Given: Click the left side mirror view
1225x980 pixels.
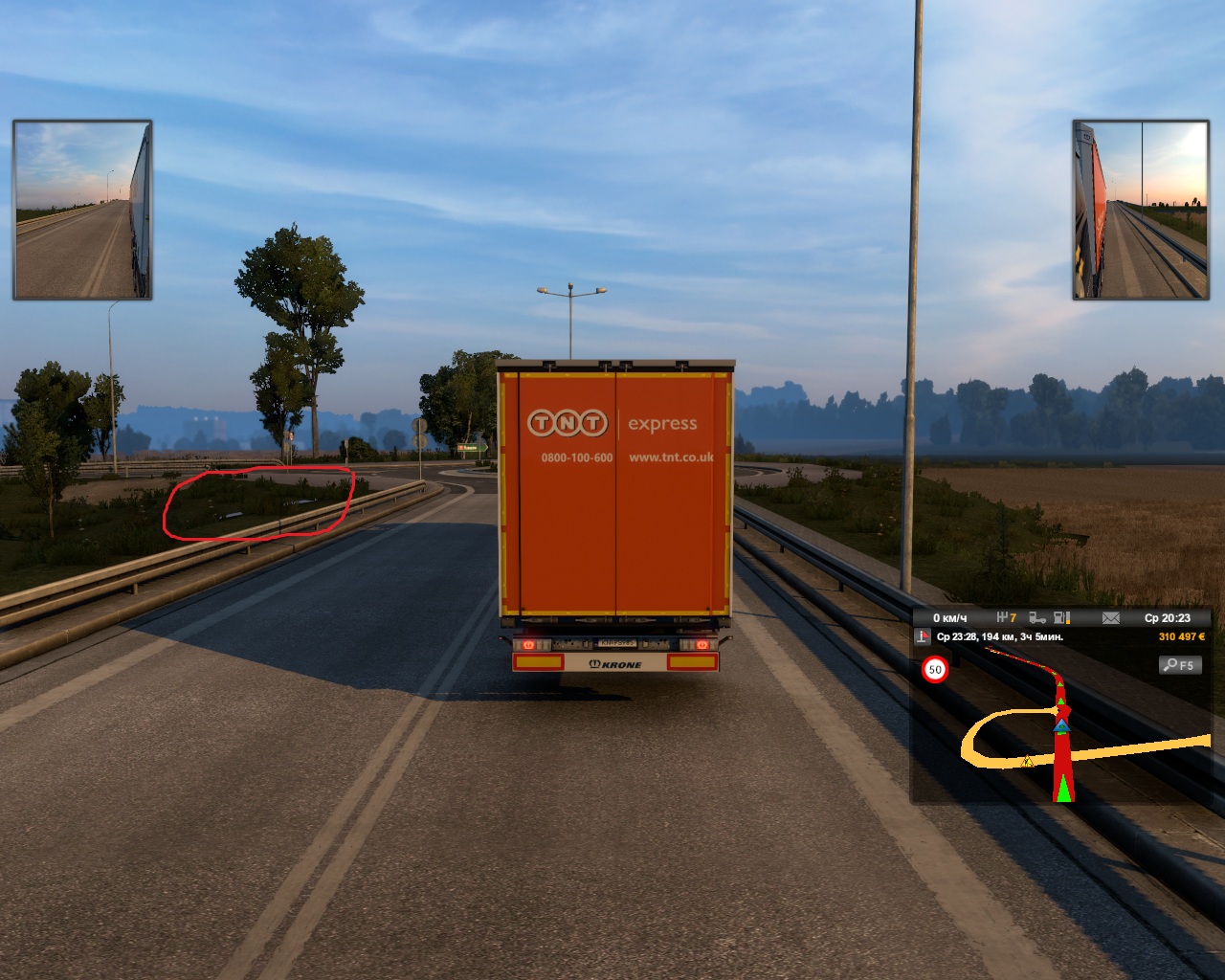Looking at the screenshot, I should click(82, 210).
